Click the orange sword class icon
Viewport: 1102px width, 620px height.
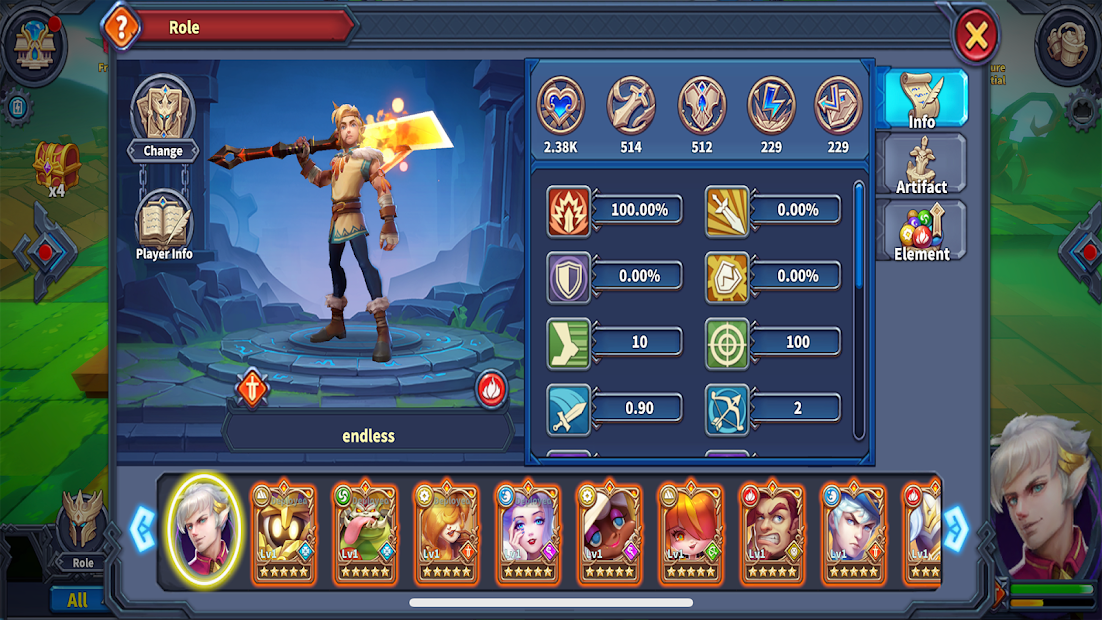252,388
